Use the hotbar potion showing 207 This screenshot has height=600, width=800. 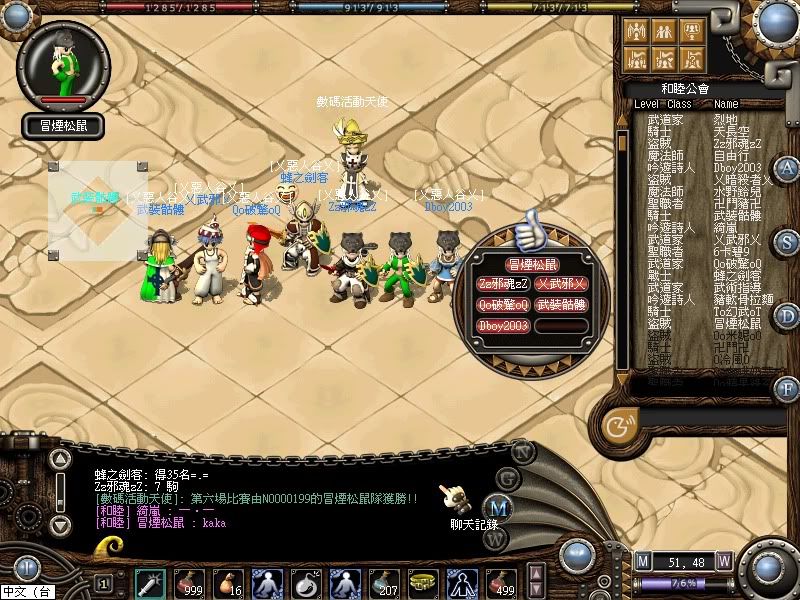(382, 582)
